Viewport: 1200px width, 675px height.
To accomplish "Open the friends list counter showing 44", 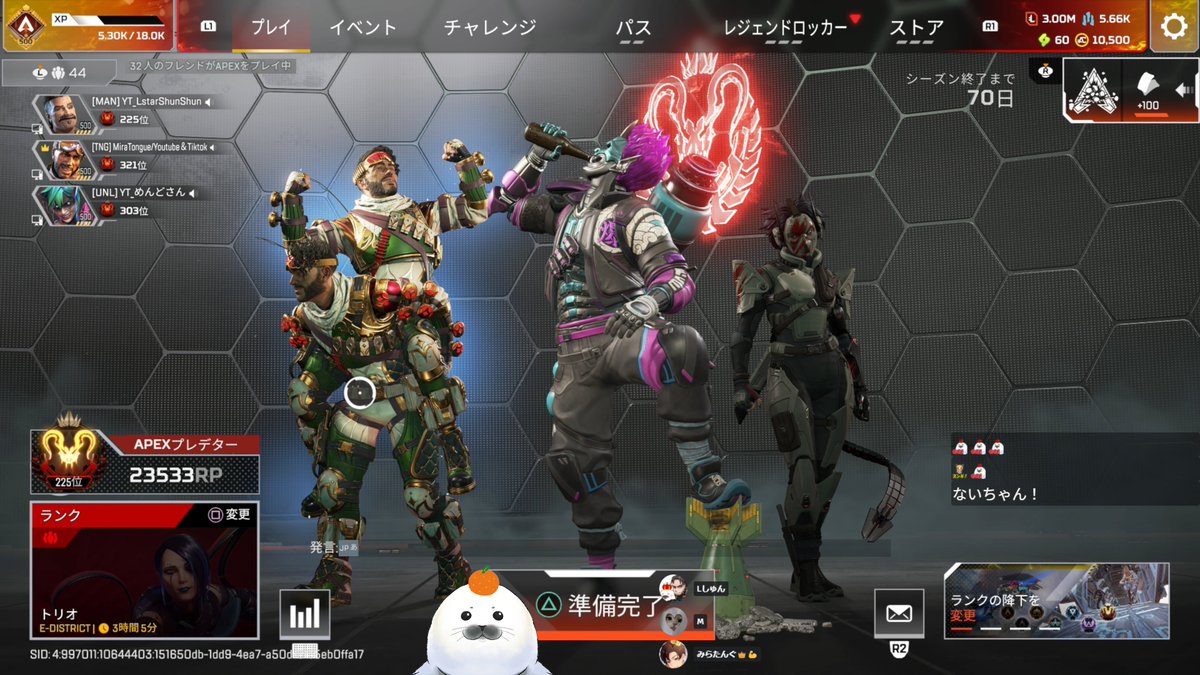I will [x=60, y=73].
